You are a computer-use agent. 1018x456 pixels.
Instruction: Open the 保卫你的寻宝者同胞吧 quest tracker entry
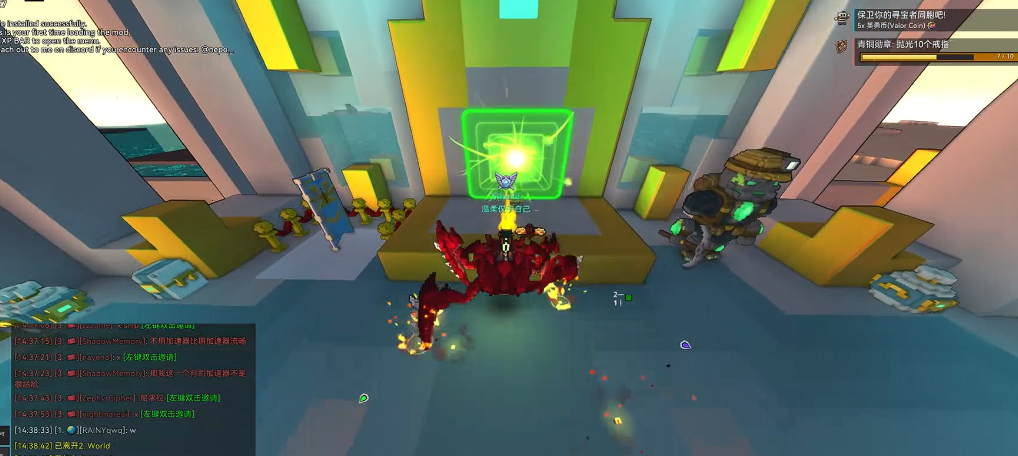tap(900, 16)
